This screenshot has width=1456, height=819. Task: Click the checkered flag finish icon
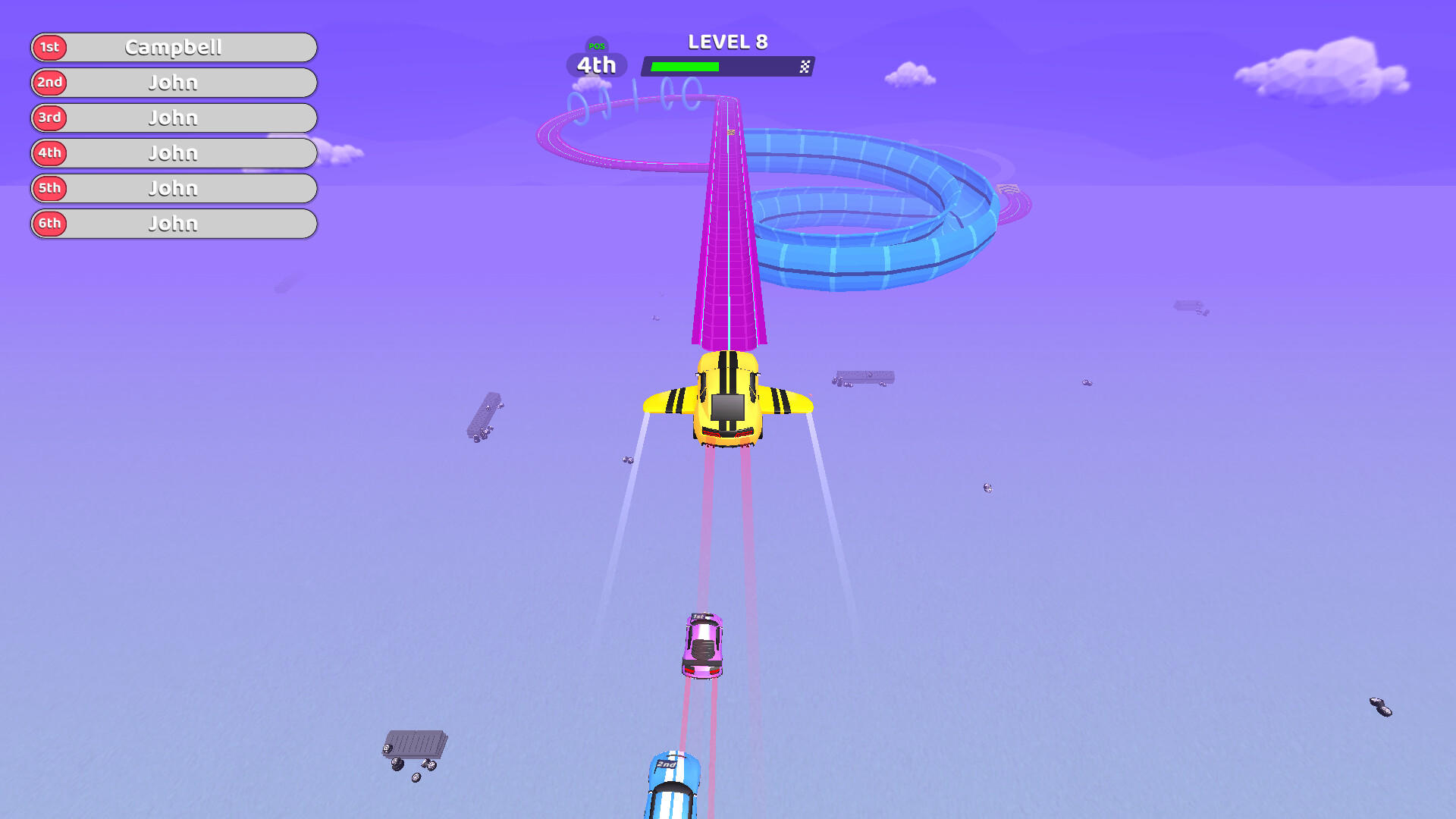pos(805,67)
